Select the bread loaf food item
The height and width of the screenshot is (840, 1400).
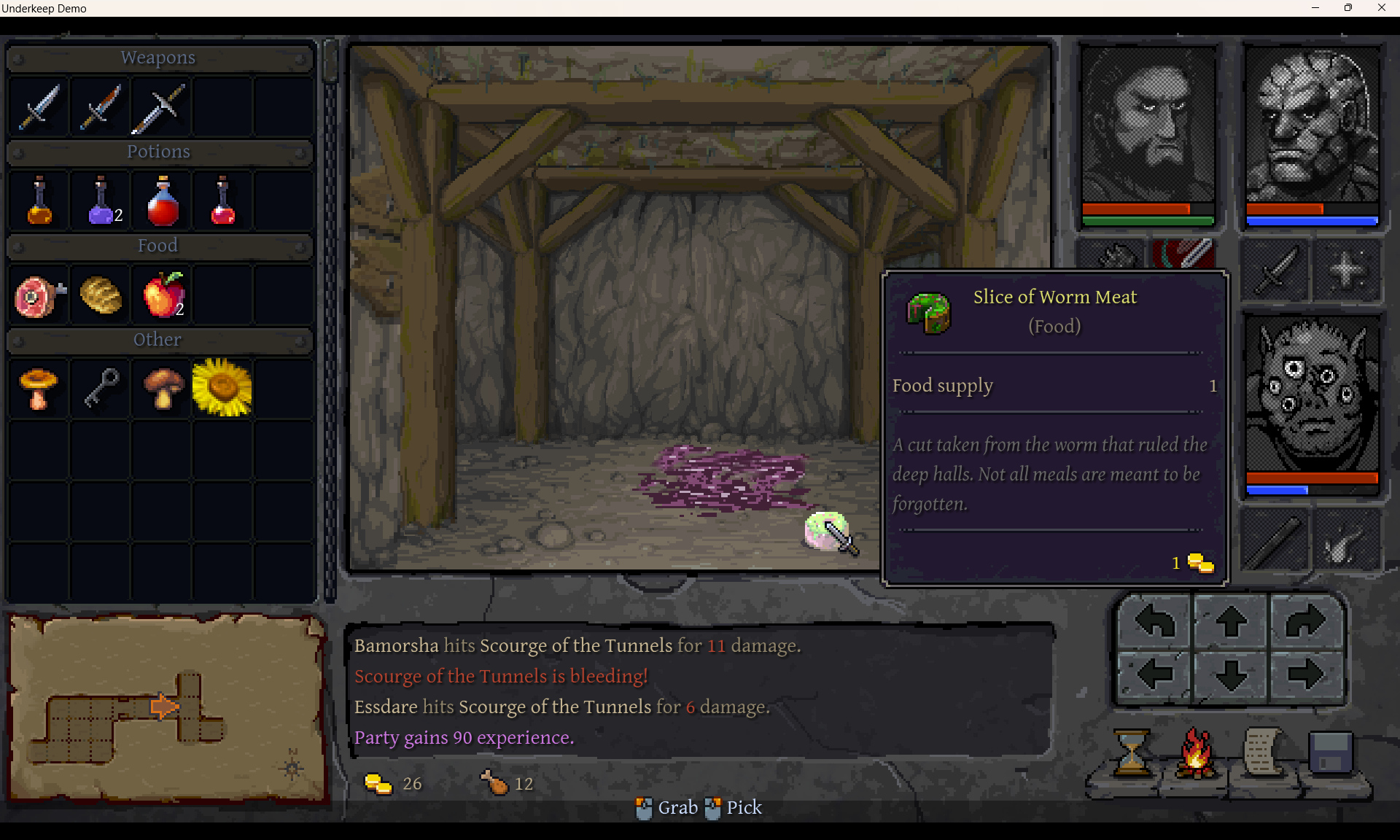pyautogui.click(x=101, y=295)
